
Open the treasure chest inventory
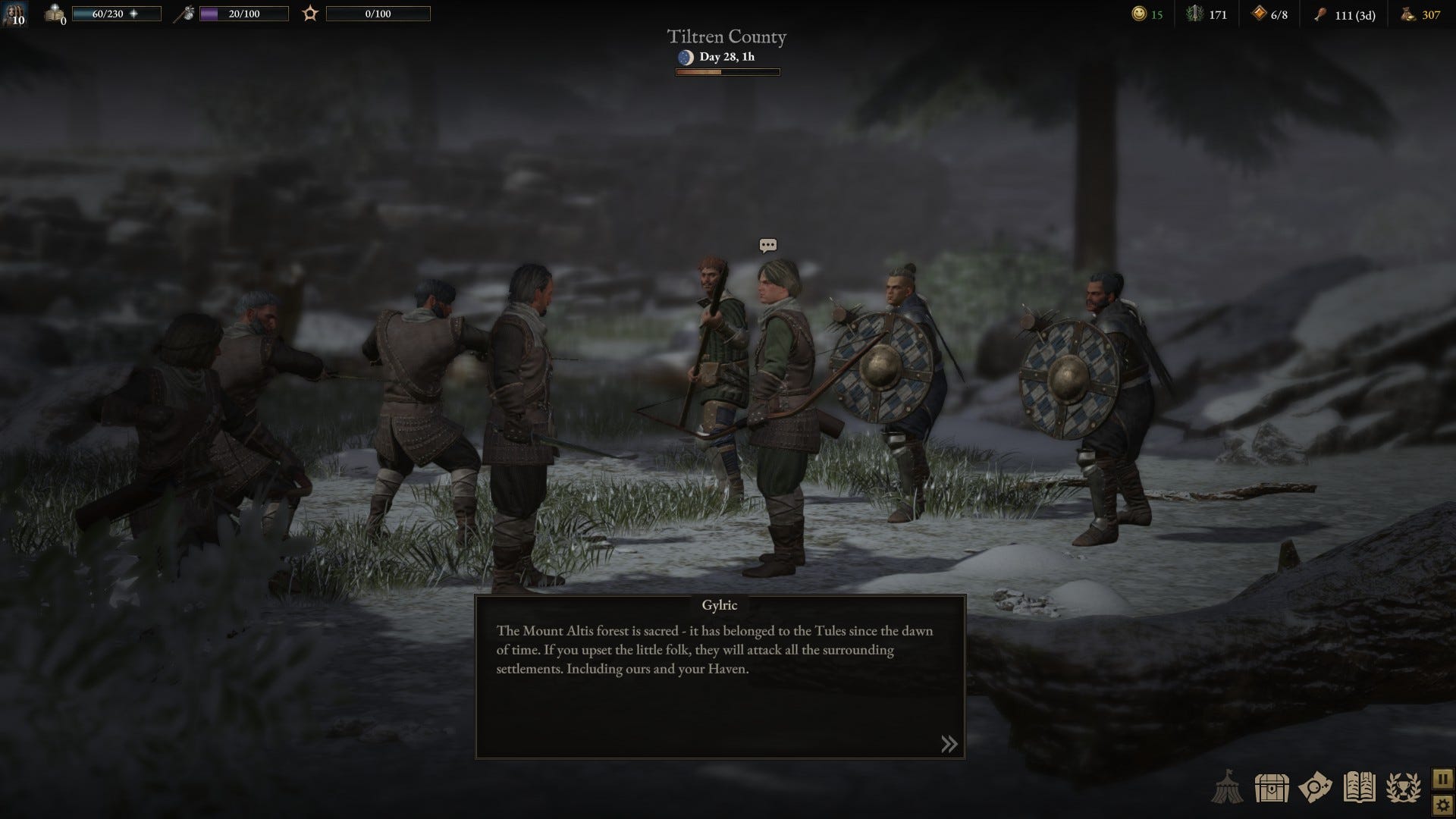1272,788
